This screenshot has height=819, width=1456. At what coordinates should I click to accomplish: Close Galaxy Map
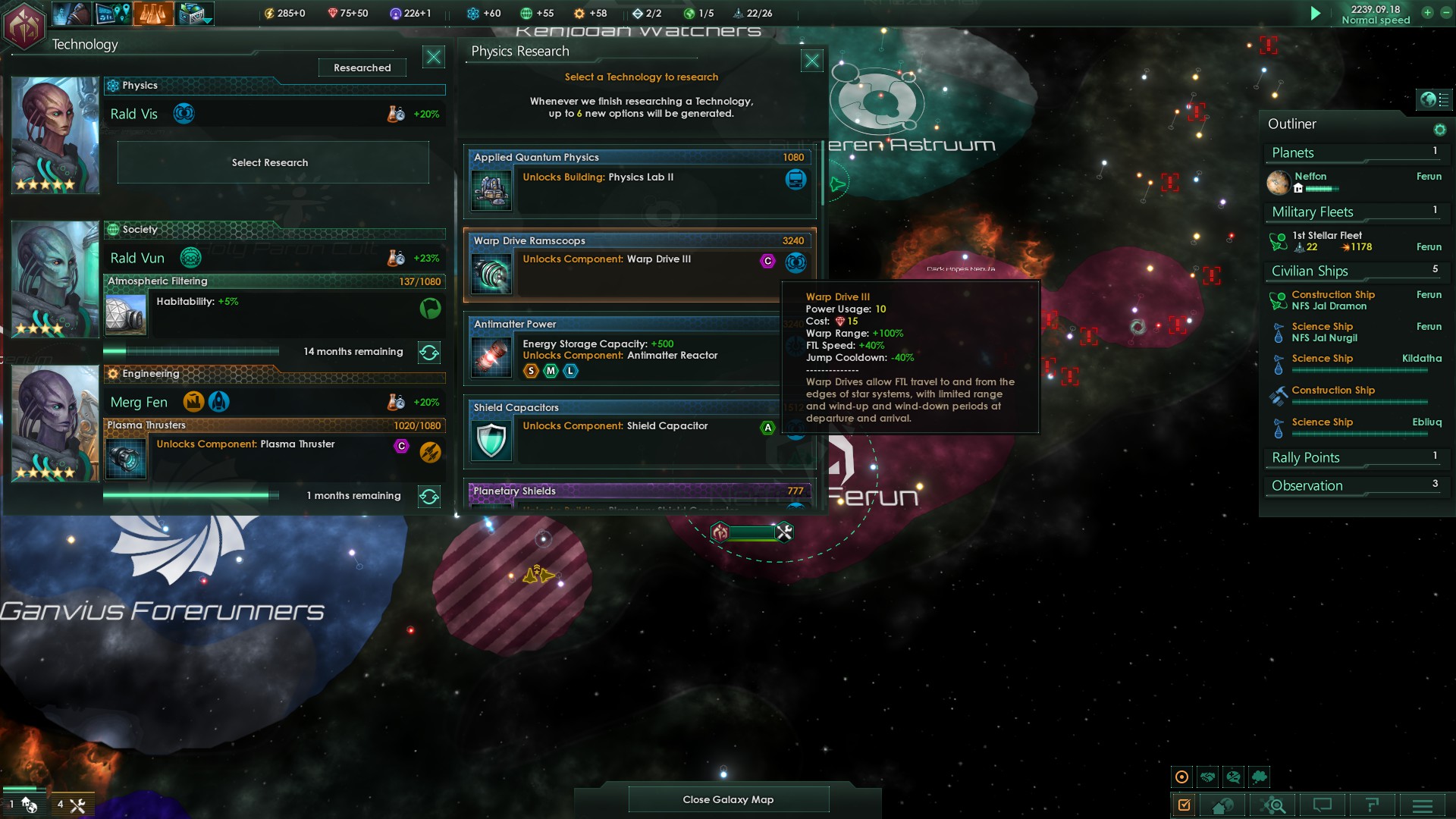tap(728, 799)
